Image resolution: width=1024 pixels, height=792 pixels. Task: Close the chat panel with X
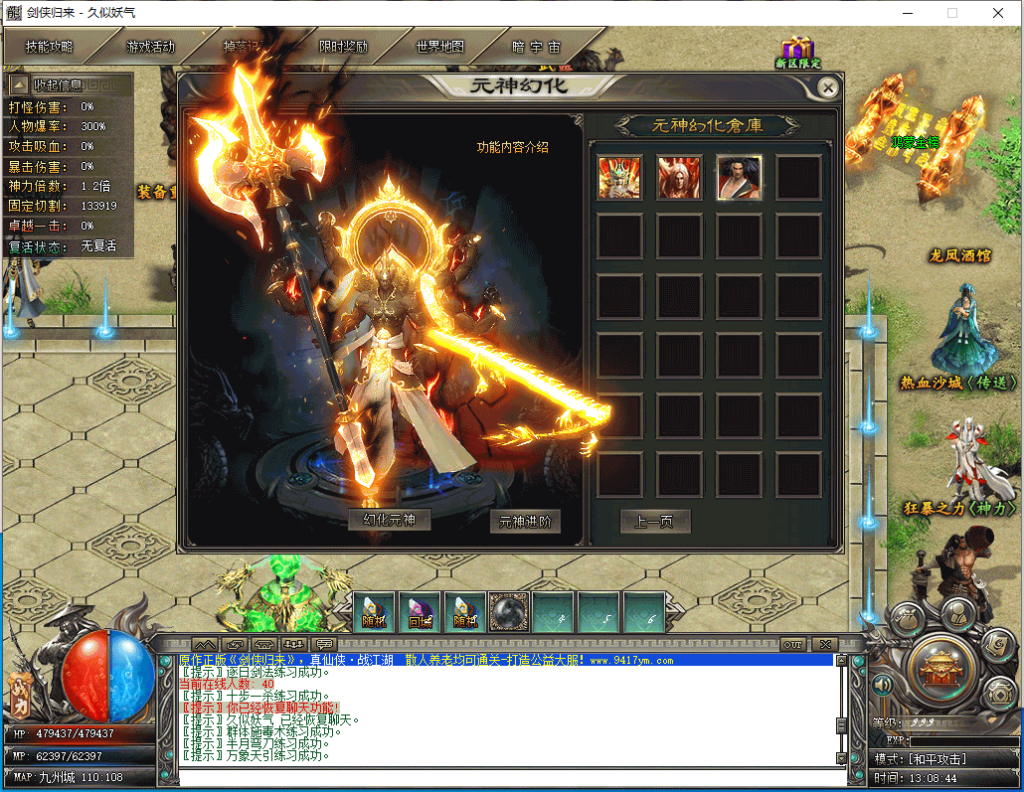825,644
